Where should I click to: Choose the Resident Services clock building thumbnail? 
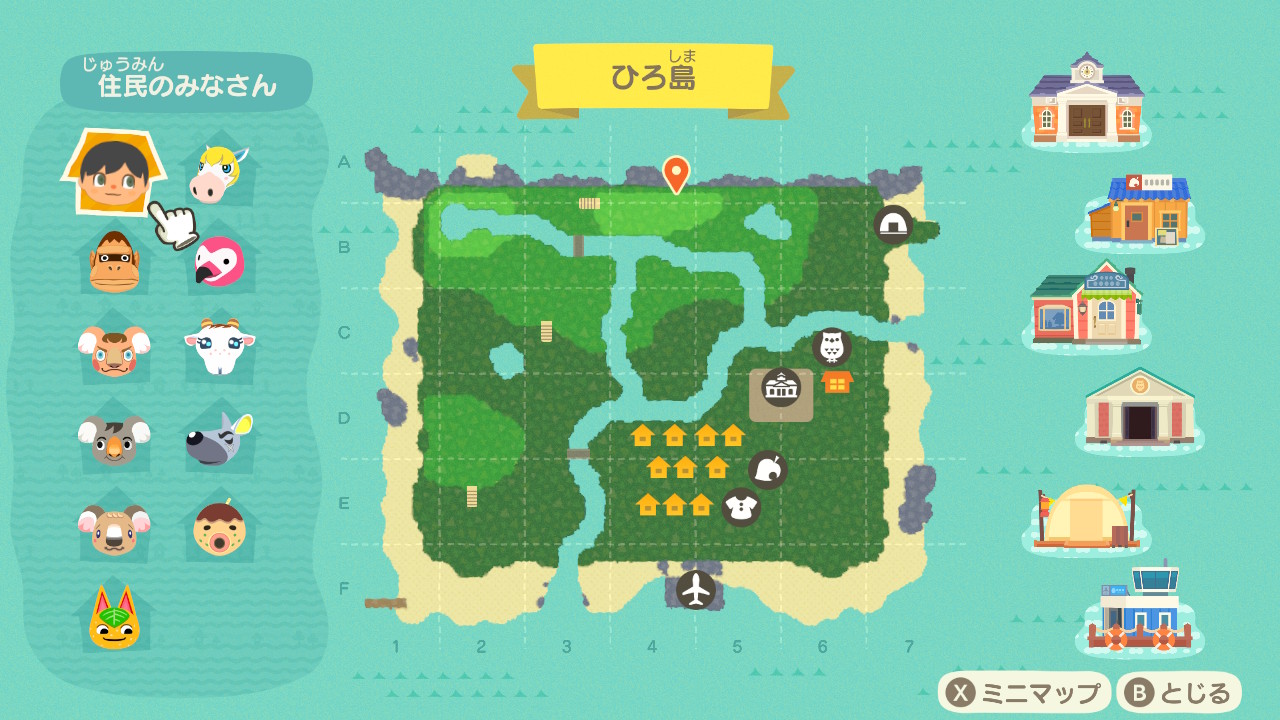[1086, 100]
